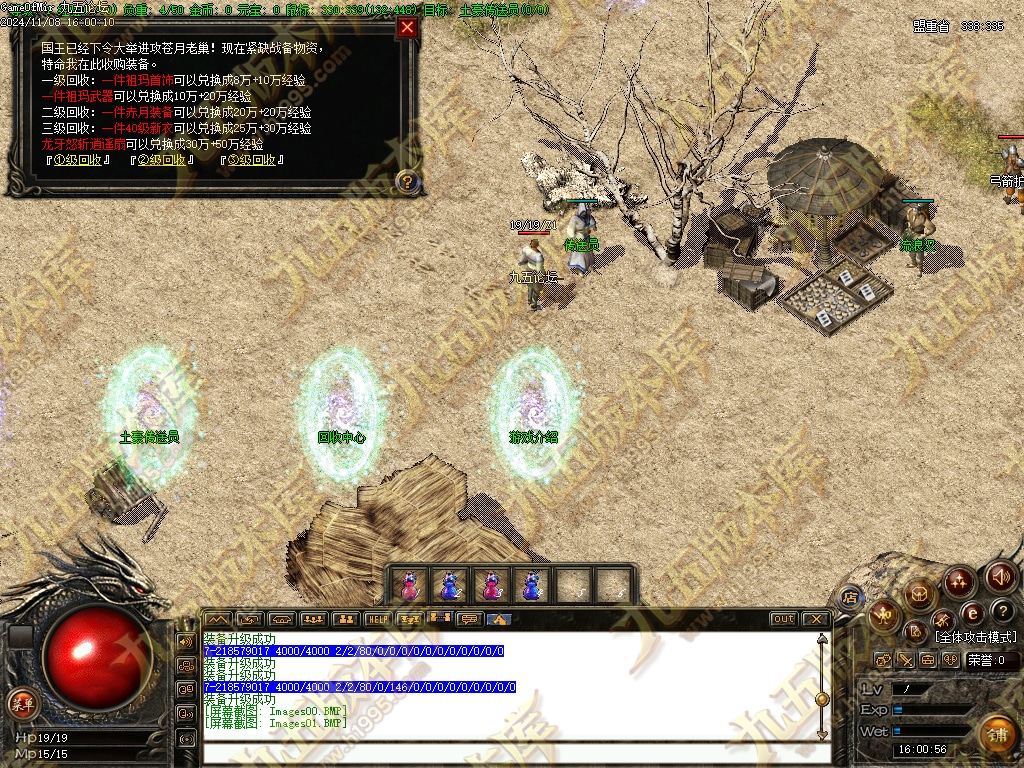Click into the chat input field
1024x768 pixels.
(x=510, y=752)
